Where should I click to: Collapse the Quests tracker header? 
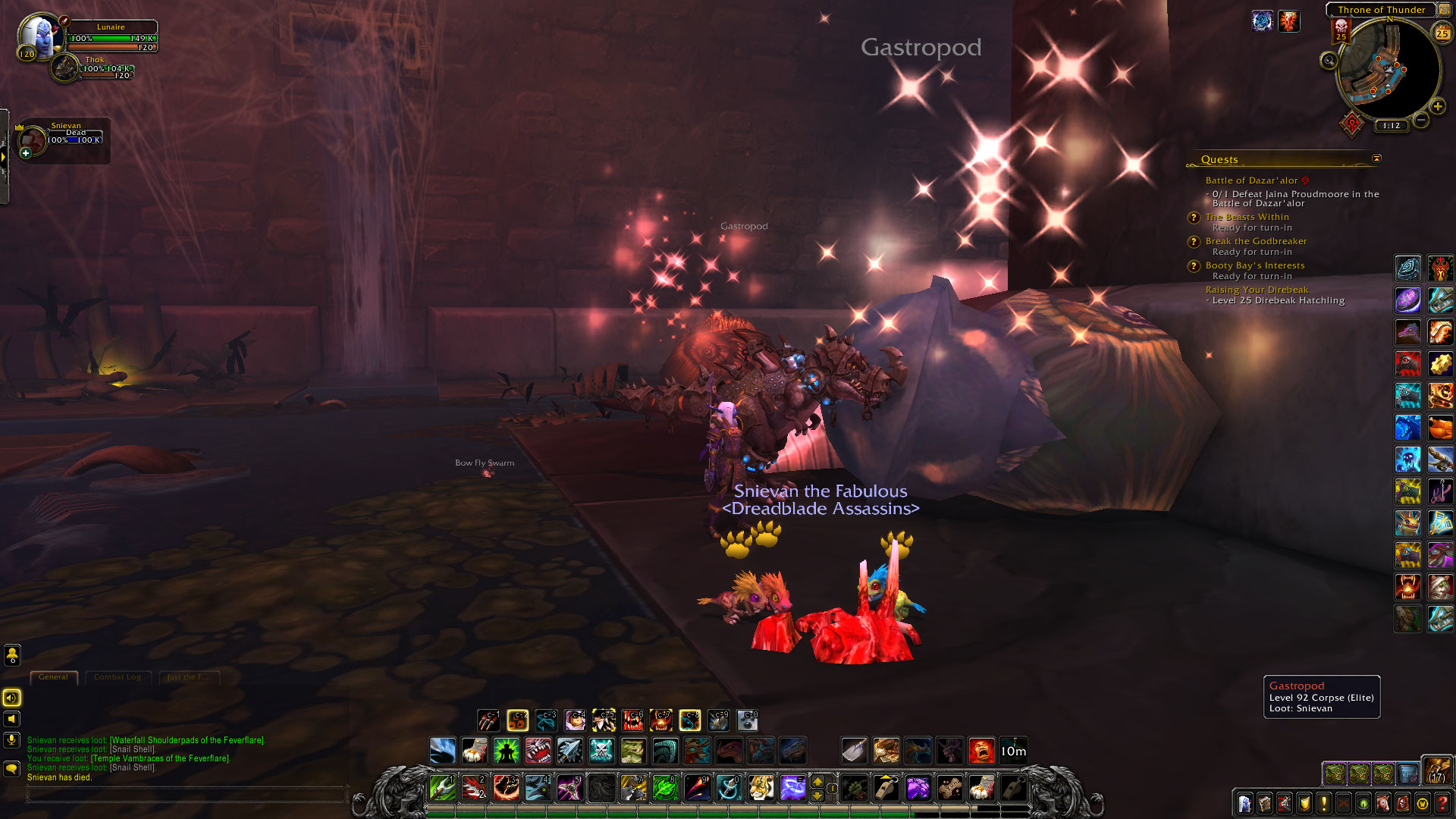click(1376, 158)
